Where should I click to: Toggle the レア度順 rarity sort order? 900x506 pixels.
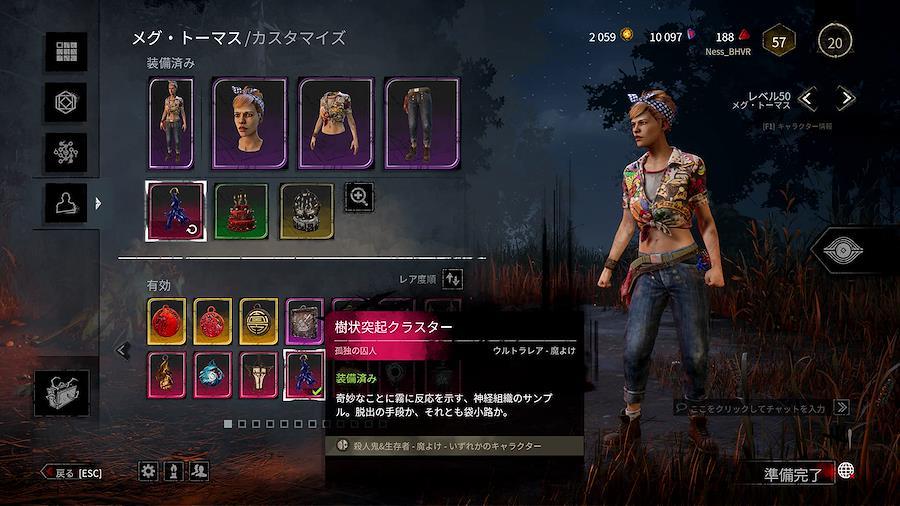(453, 280)
